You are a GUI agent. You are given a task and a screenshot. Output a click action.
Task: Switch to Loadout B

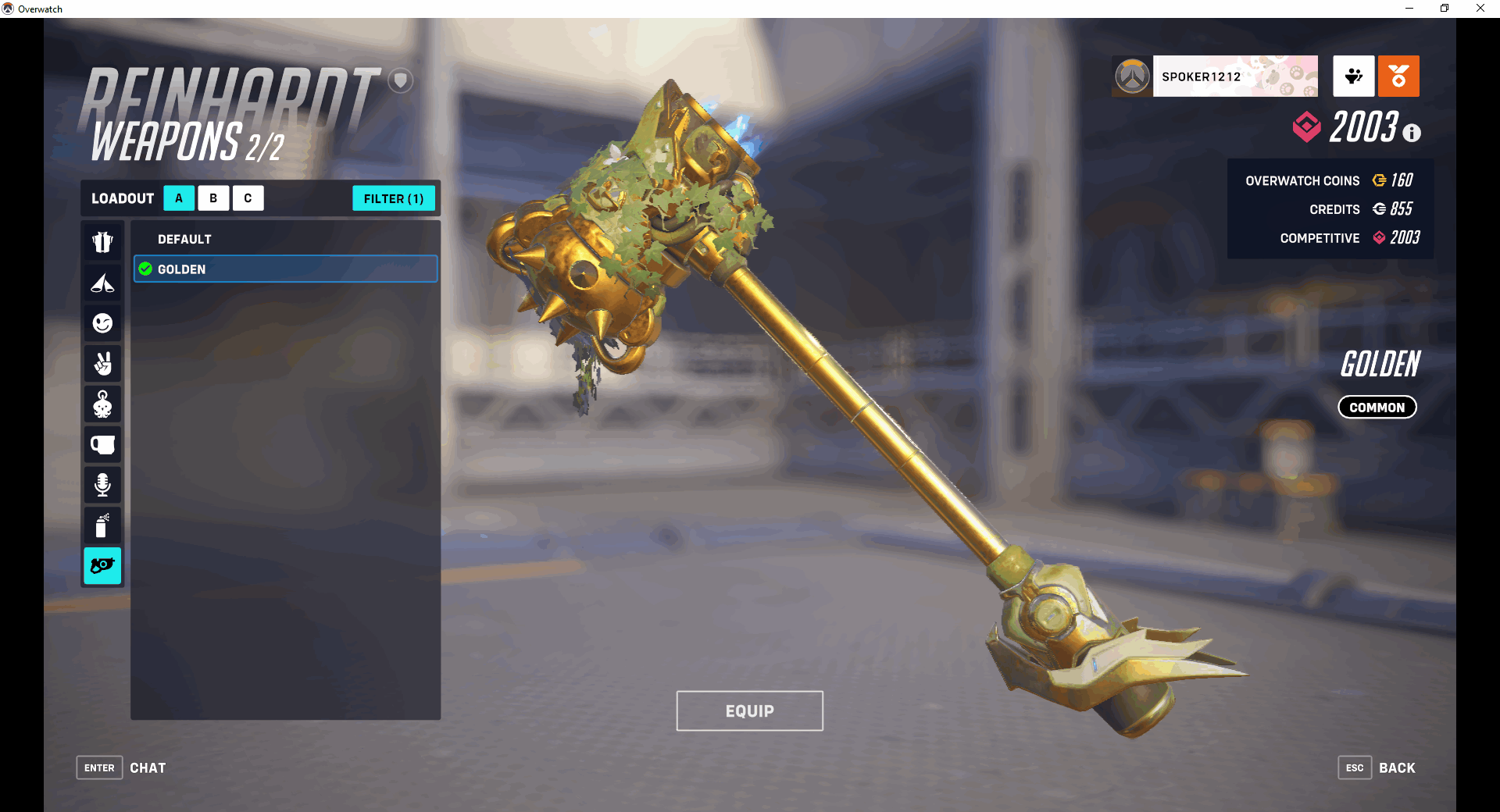click(x=213, y=198)
